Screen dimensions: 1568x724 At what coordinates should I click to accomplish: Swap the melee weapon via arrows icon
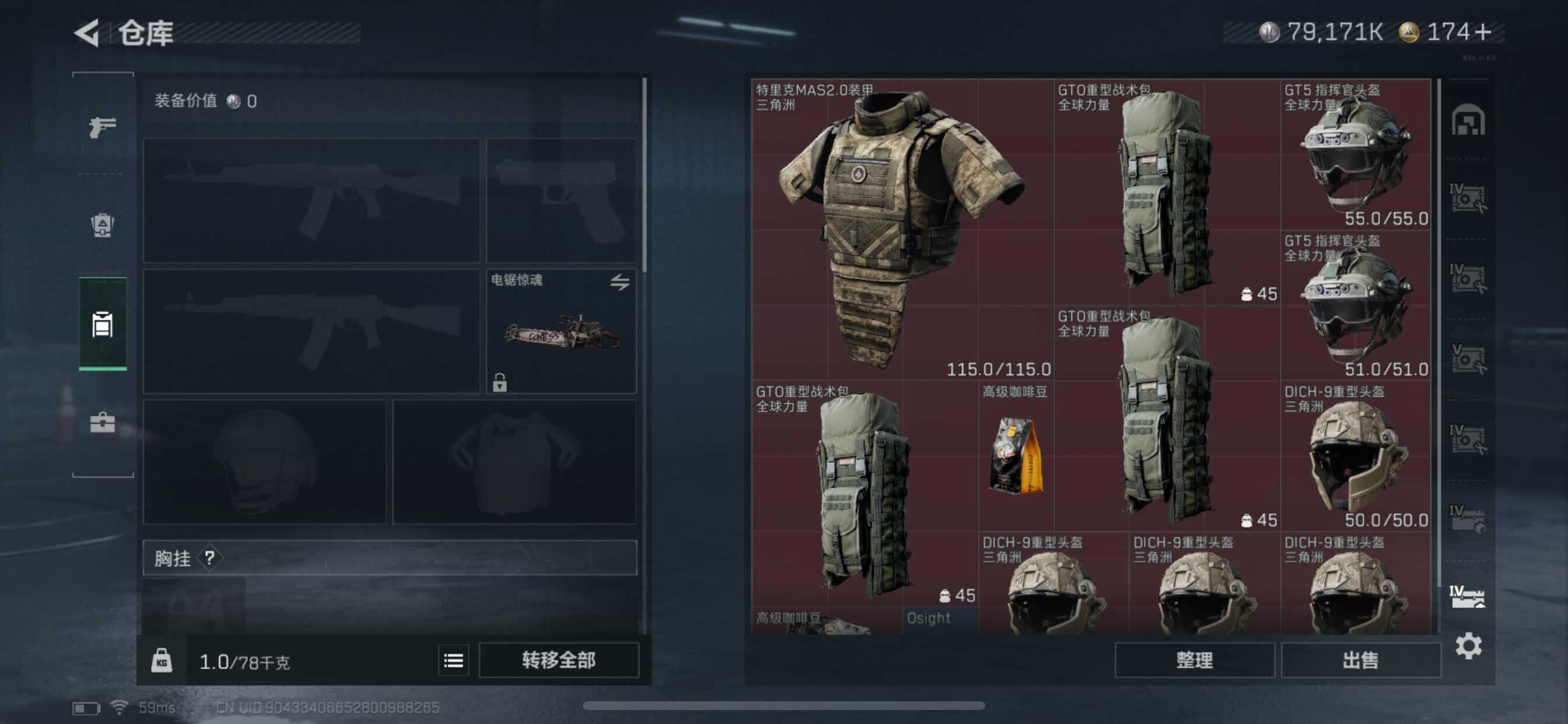click(x=619, y=282)
